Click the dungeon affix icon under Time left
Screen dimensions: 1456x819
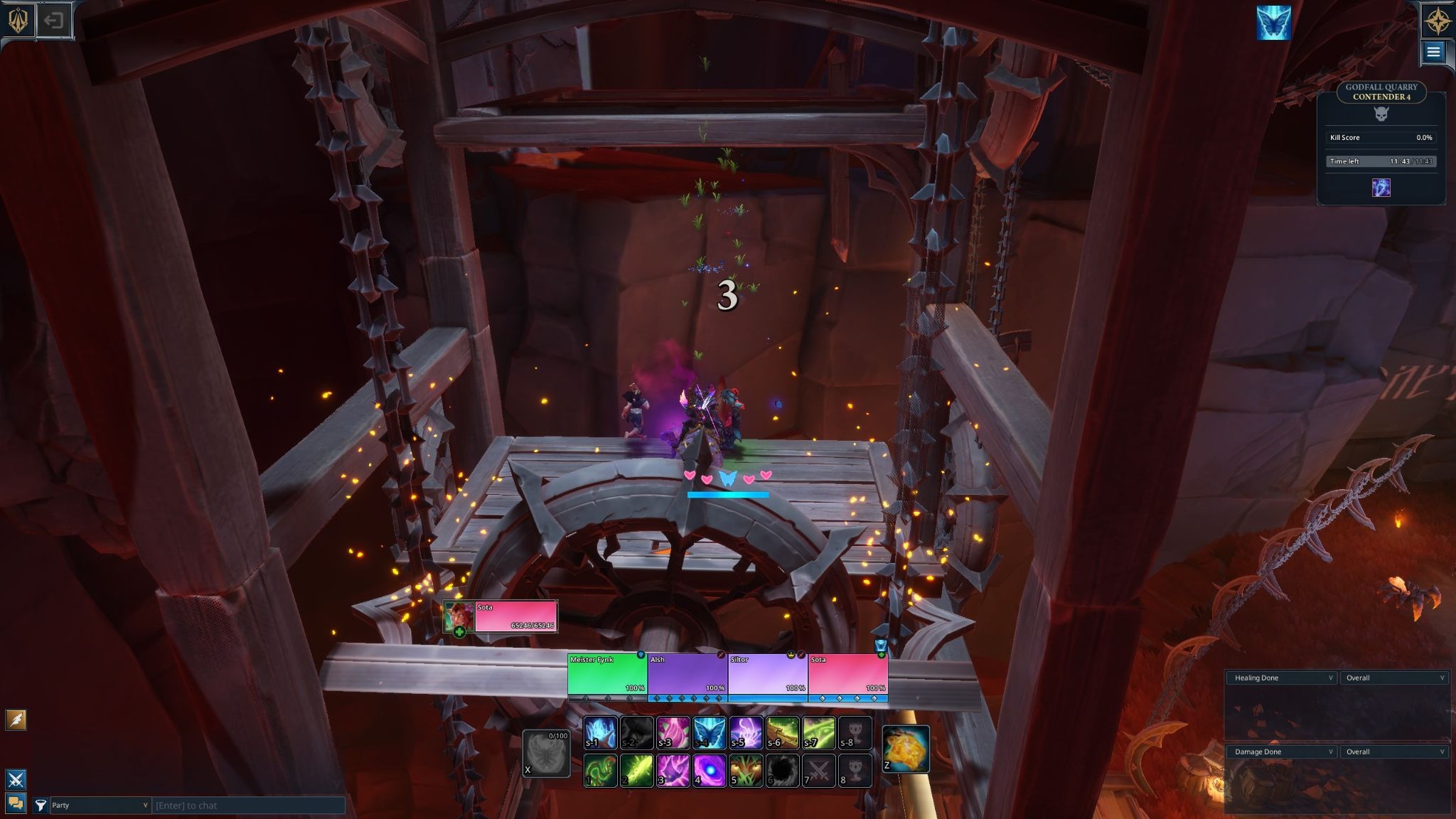tap(1381, 188)
